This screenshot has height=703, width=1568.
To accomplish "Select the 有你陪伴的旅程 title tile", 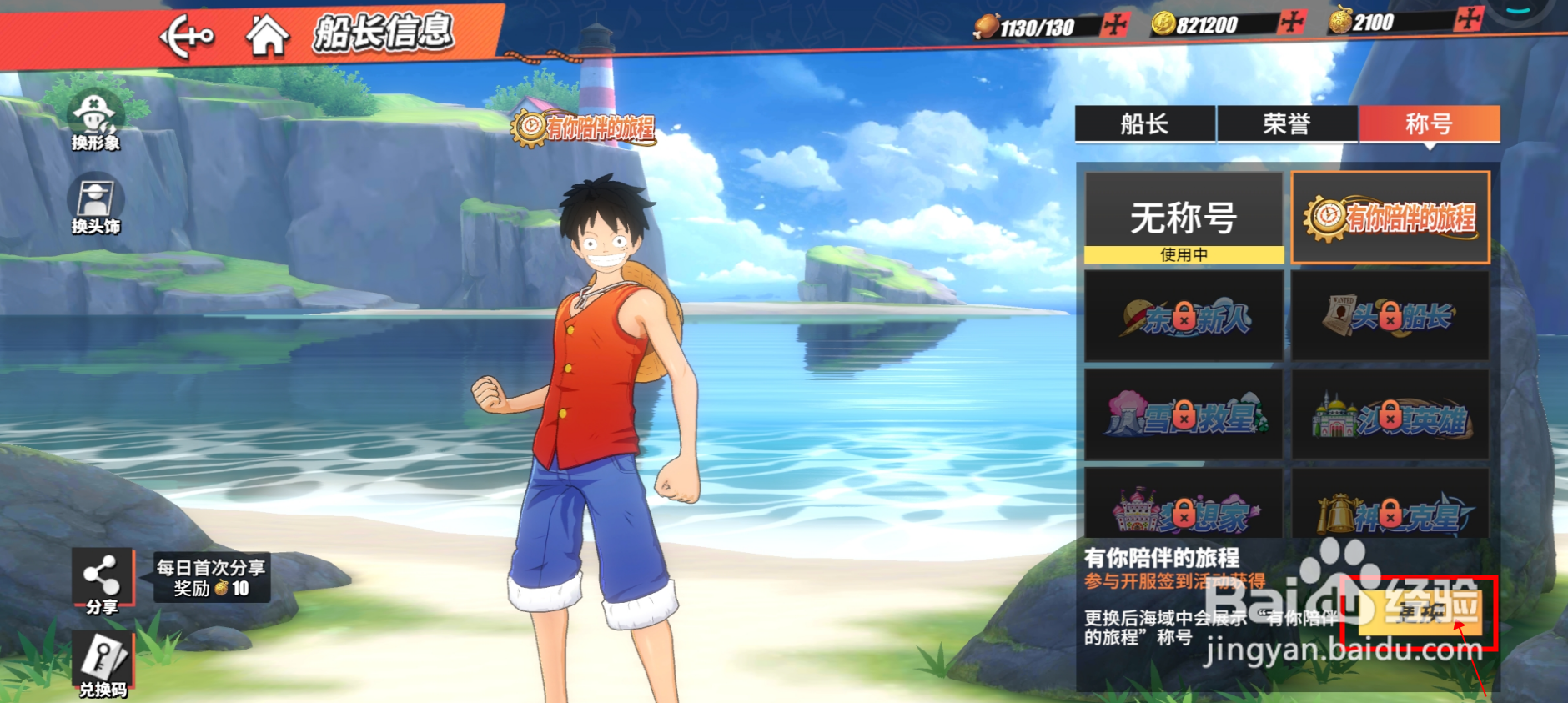I will pos(1390,218).
